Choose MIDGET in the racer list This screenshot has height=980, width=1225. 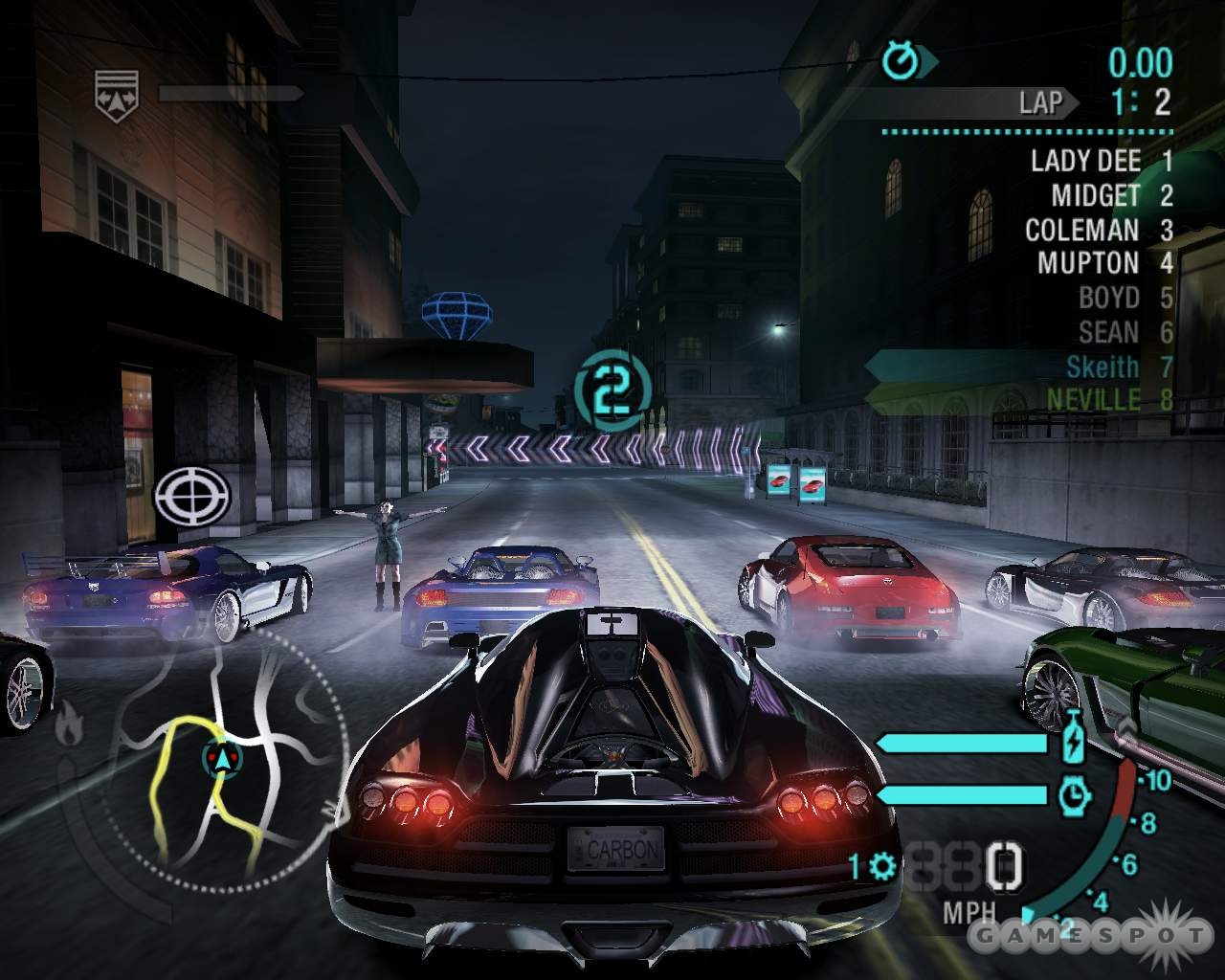tap(1108, 195)
